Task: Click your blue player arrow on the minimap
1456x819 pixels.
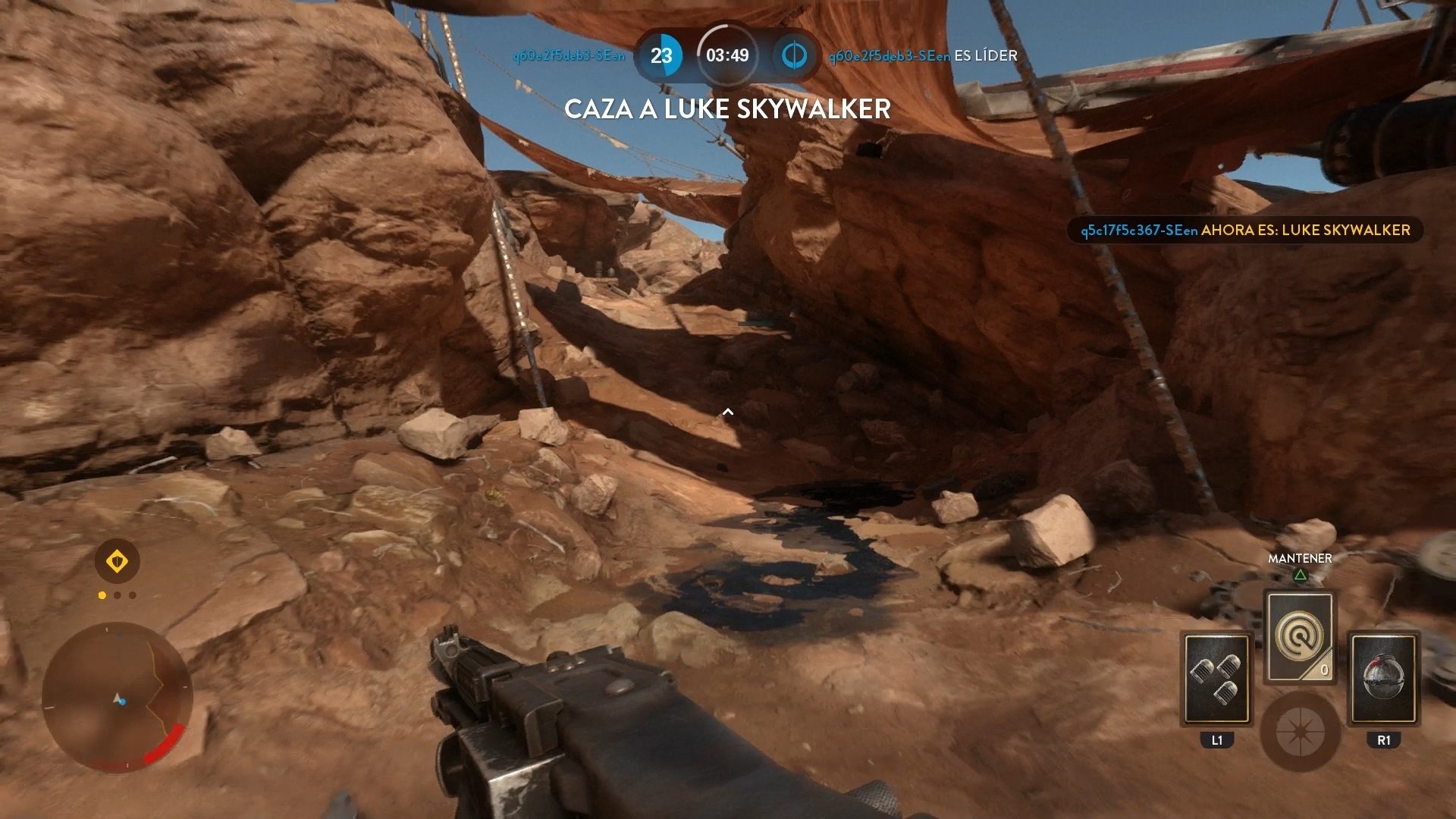Action: pos(118,701)
